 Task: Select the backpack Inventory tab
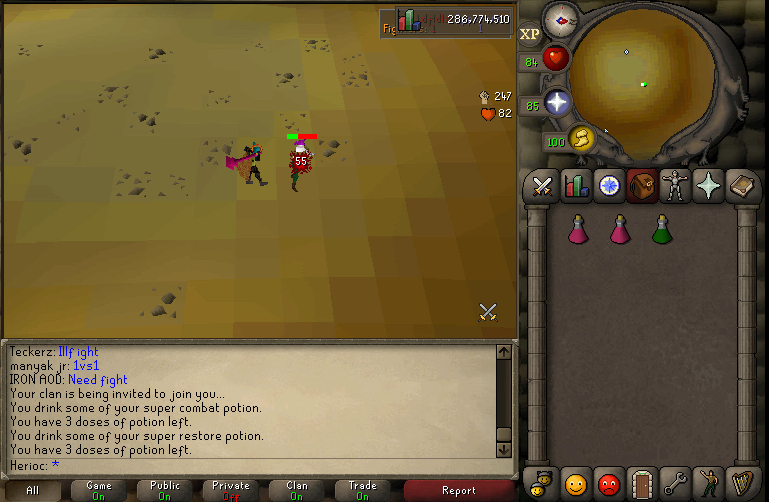(642, 186)
